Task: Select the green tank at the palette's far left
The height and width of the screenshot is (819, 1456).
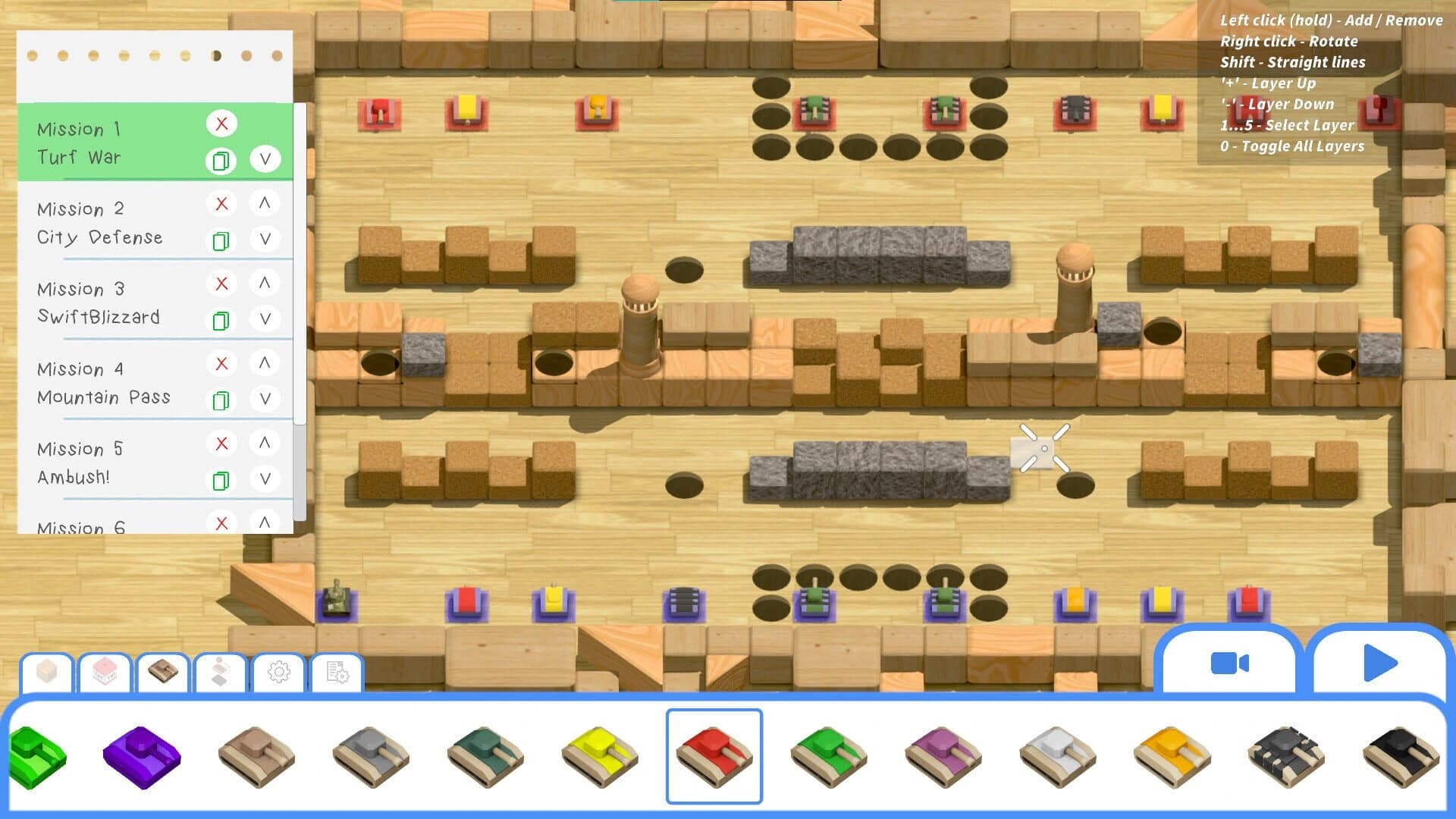Action: pyautogui.click(x=39, y=755)
